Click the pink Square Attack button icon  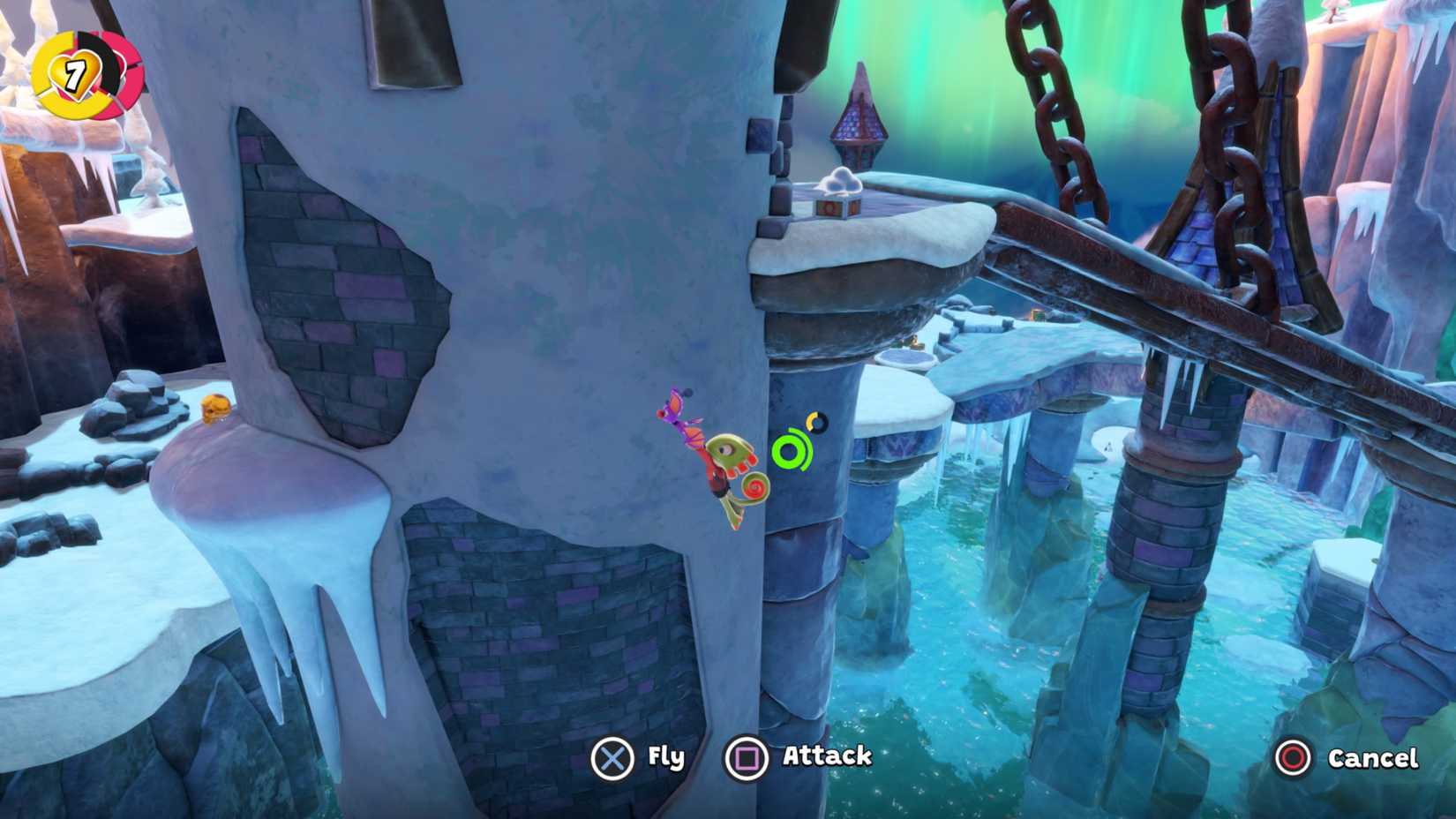[746, 756]
